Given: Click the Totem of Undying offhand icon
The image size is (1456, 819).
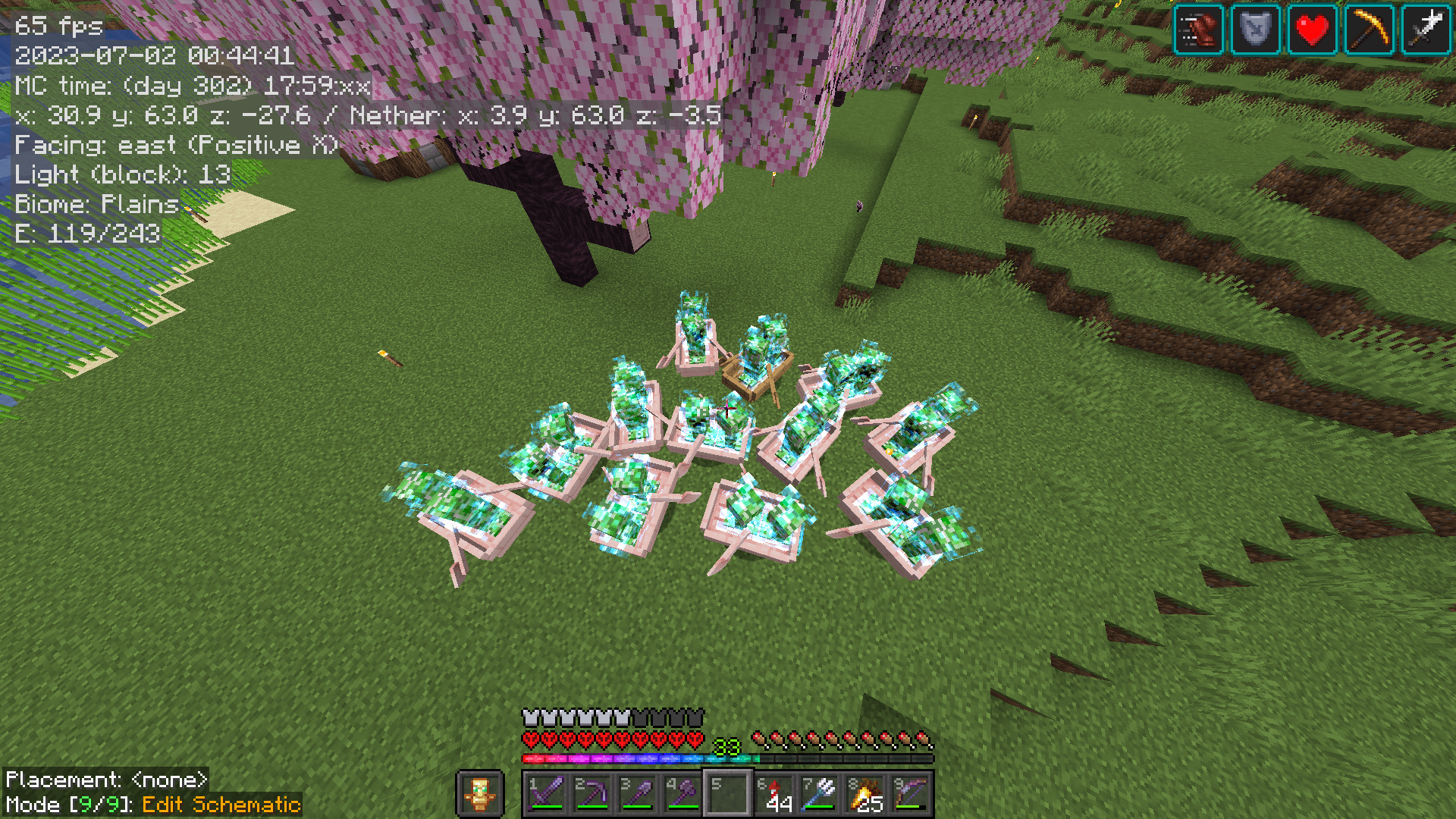Looking at the screenshot, I should (x=482, y=791).
